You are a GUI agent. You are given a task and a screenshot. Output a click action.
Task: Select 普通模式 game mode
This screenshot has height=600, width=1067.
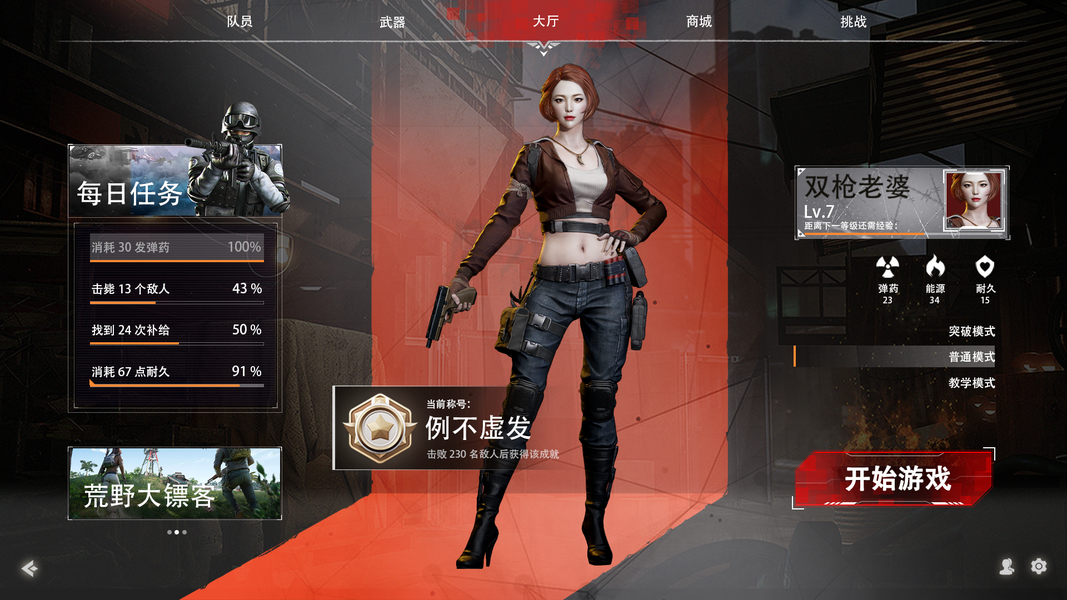[971, 357]
